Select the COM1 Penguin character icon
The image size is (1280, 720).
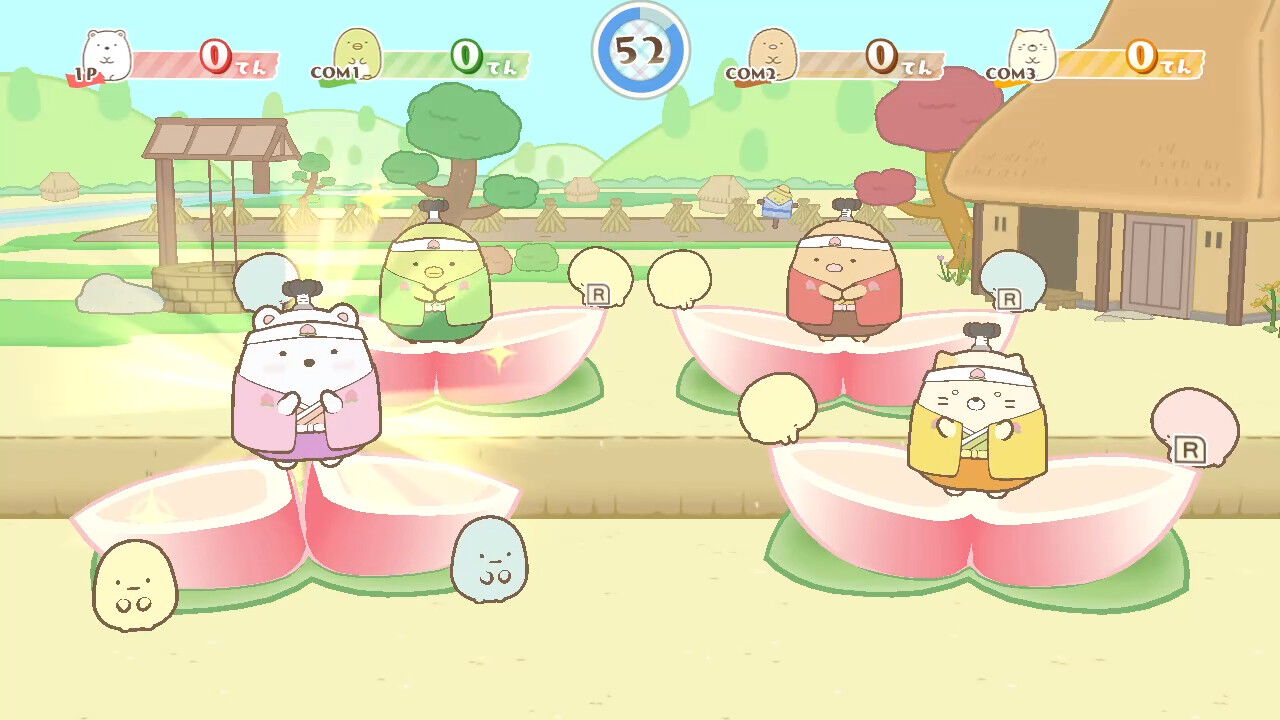357,52
